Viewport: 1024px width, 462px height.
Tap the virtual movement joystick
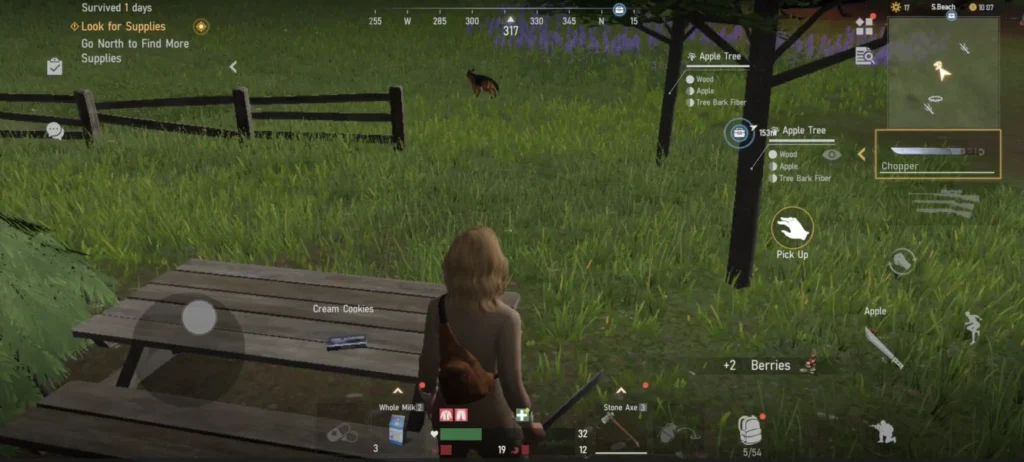(x=199, y=318)
